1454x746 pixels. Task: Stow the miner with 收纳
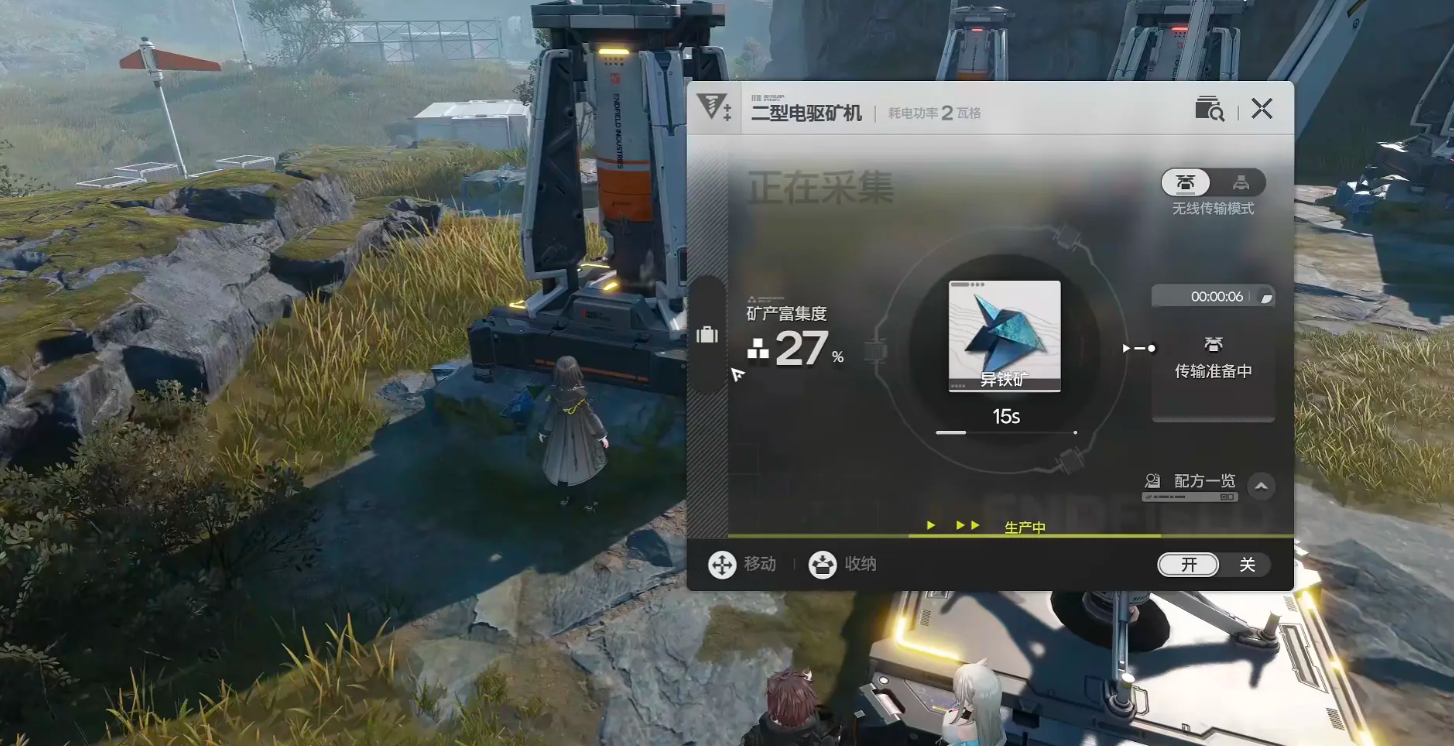(x=843, y=565)
